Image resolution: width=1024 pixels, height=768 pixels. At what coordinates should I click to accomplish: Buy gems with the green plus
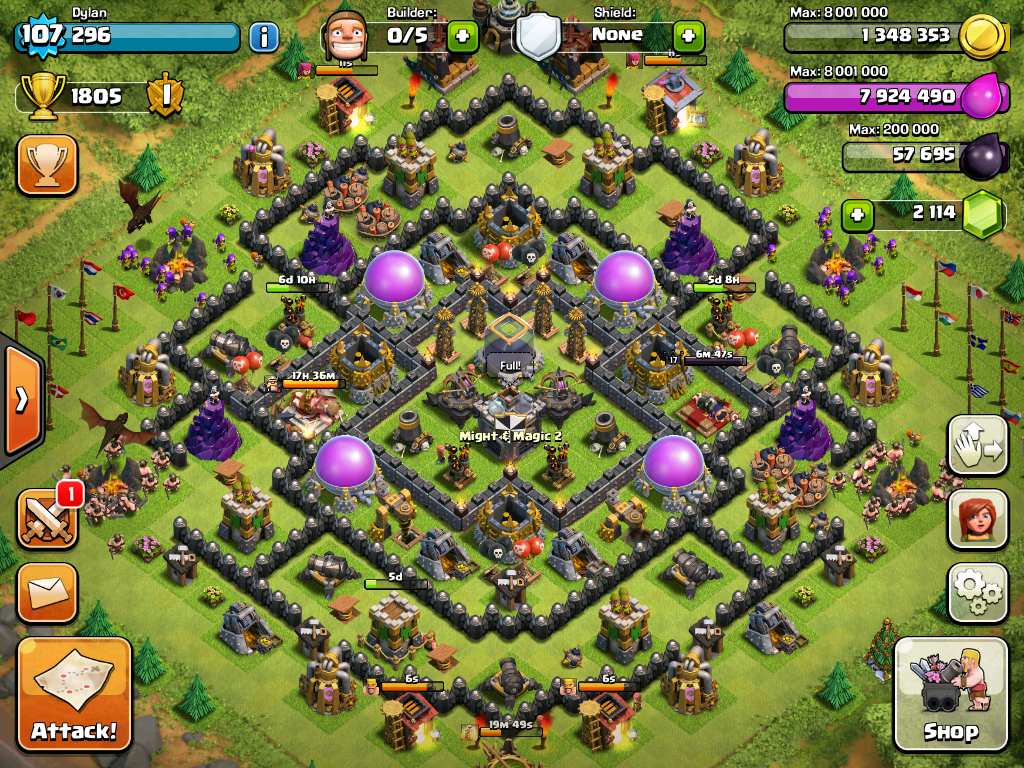coord(856,214)
